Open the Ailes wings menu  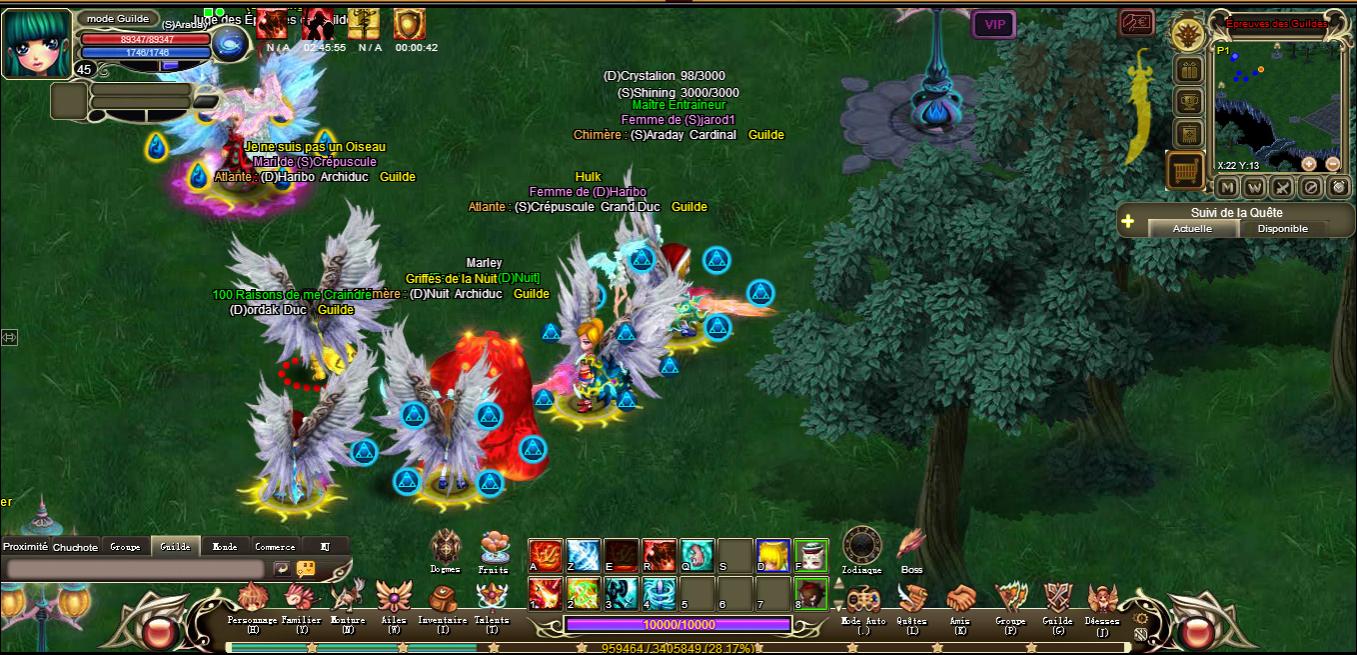click(x=394, y=598)
